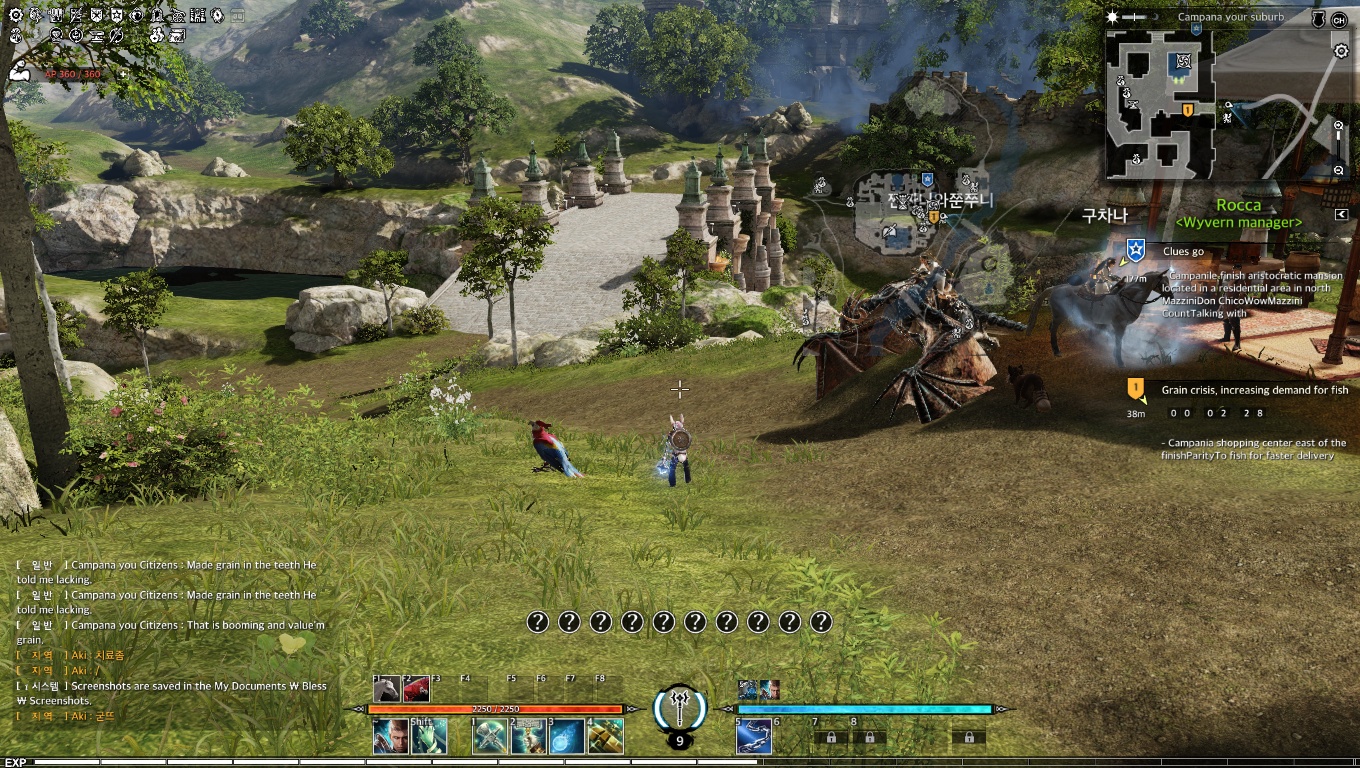This screenshot has width=1360, height=768.
Task: Click the plus button beside AP 360/360
Action: 123,74
